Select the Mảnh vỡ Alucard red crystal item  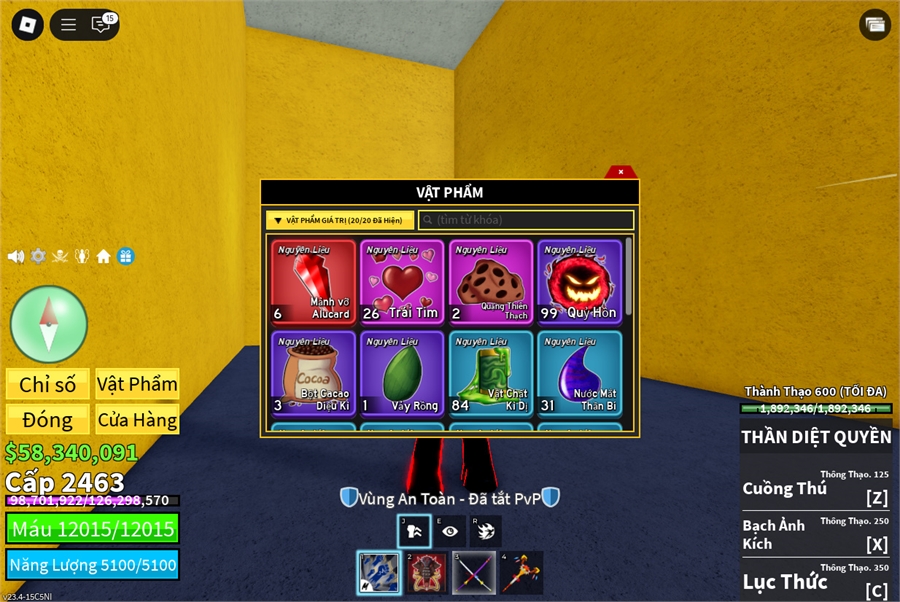tap(313, 282)
